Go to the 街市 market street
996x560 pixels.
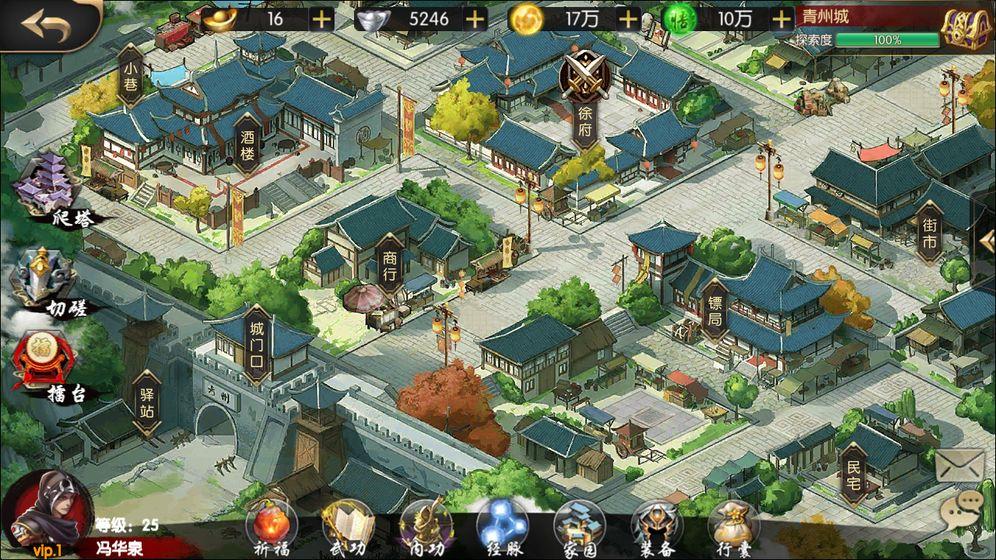pyautogui.click(x=929, y=234)
